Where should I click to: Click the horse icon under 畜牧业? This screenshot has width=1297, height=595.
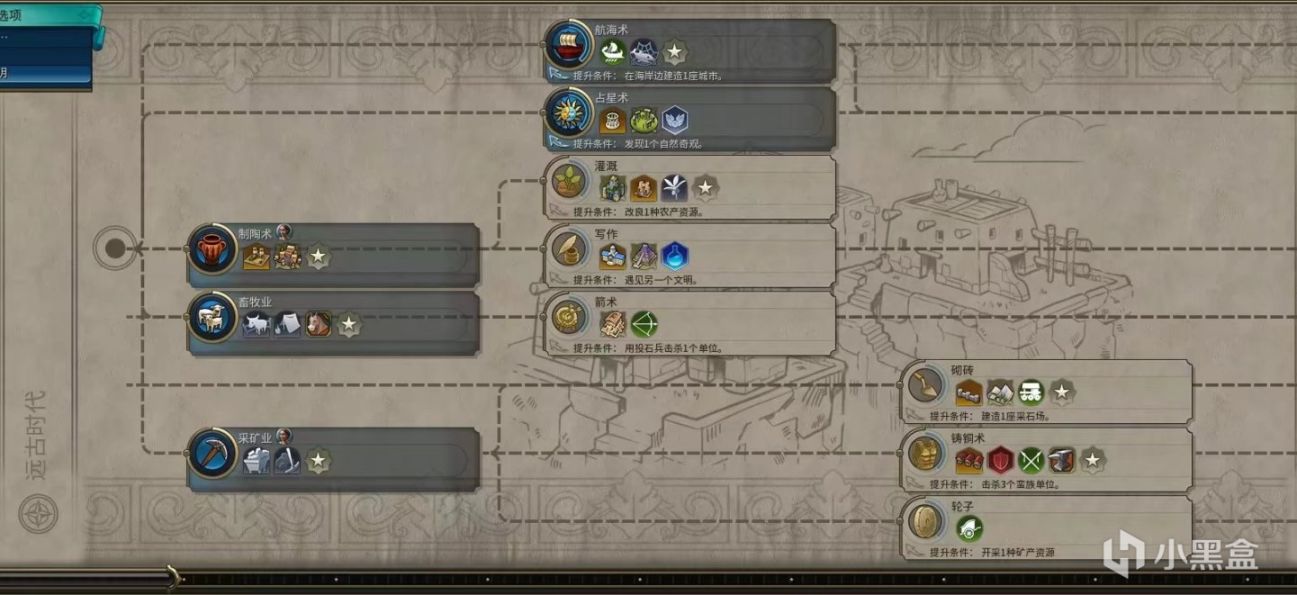[x=318, y=324]
